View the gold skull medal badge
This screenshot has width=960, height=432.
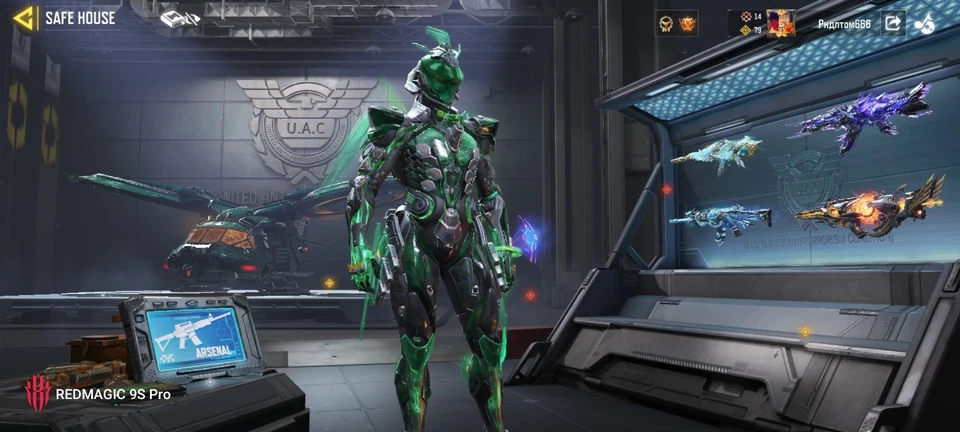coord(667,22)
